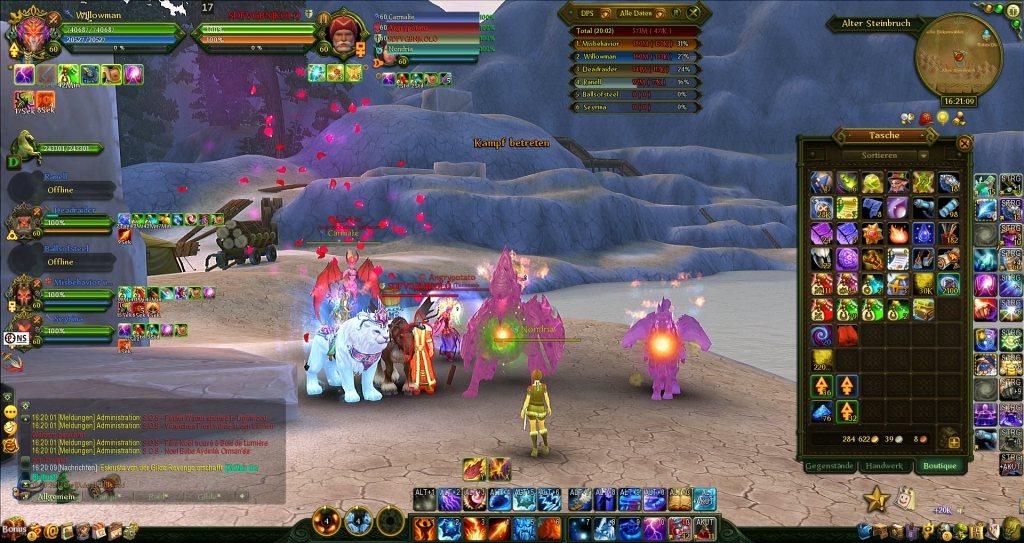1024x543 pixels.
Task: Close the DPS meter with crossed-swords button
Action: click(692, 13)
